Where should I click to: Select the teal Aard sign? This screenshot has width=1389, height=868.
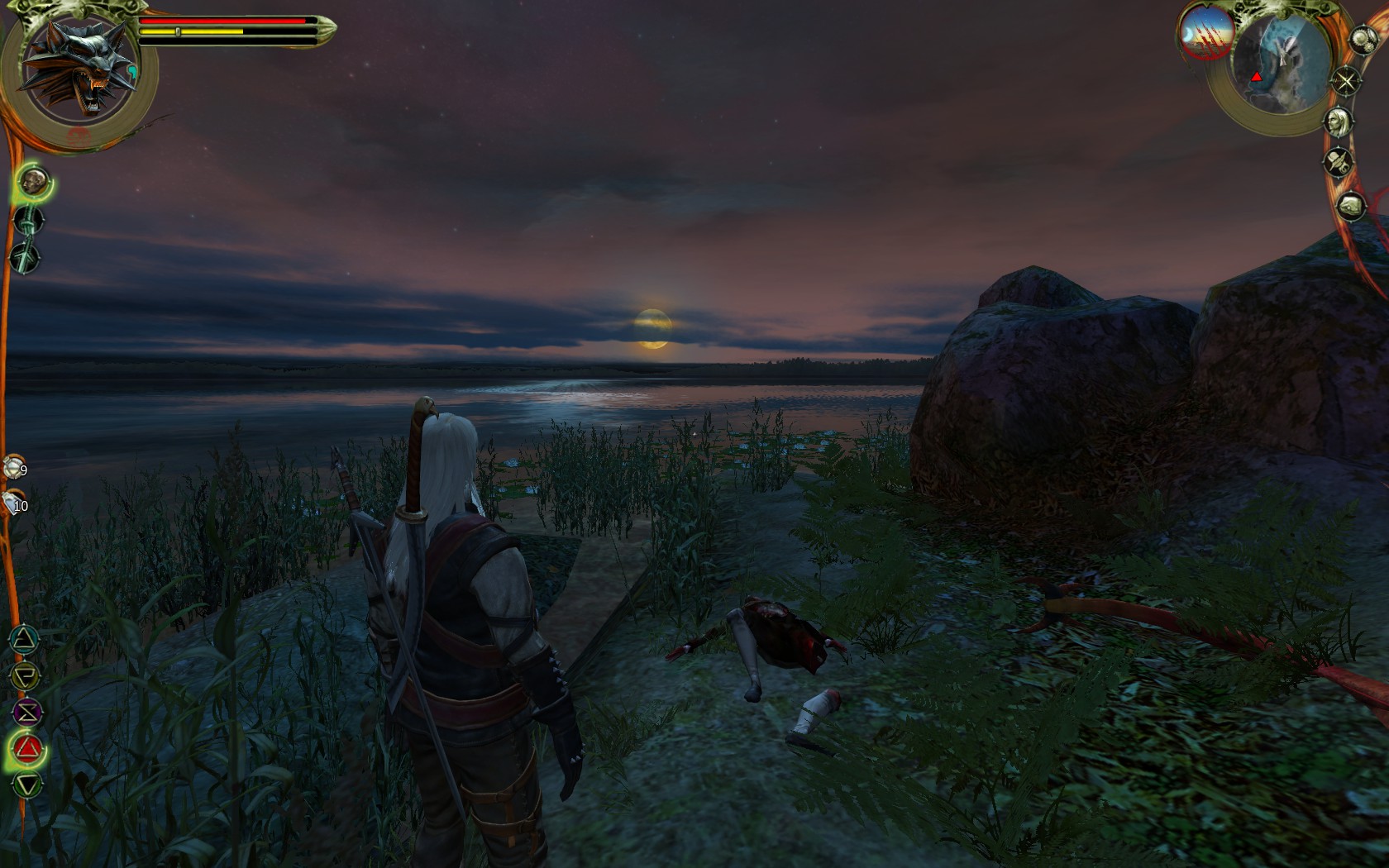(x=26, y=639)
